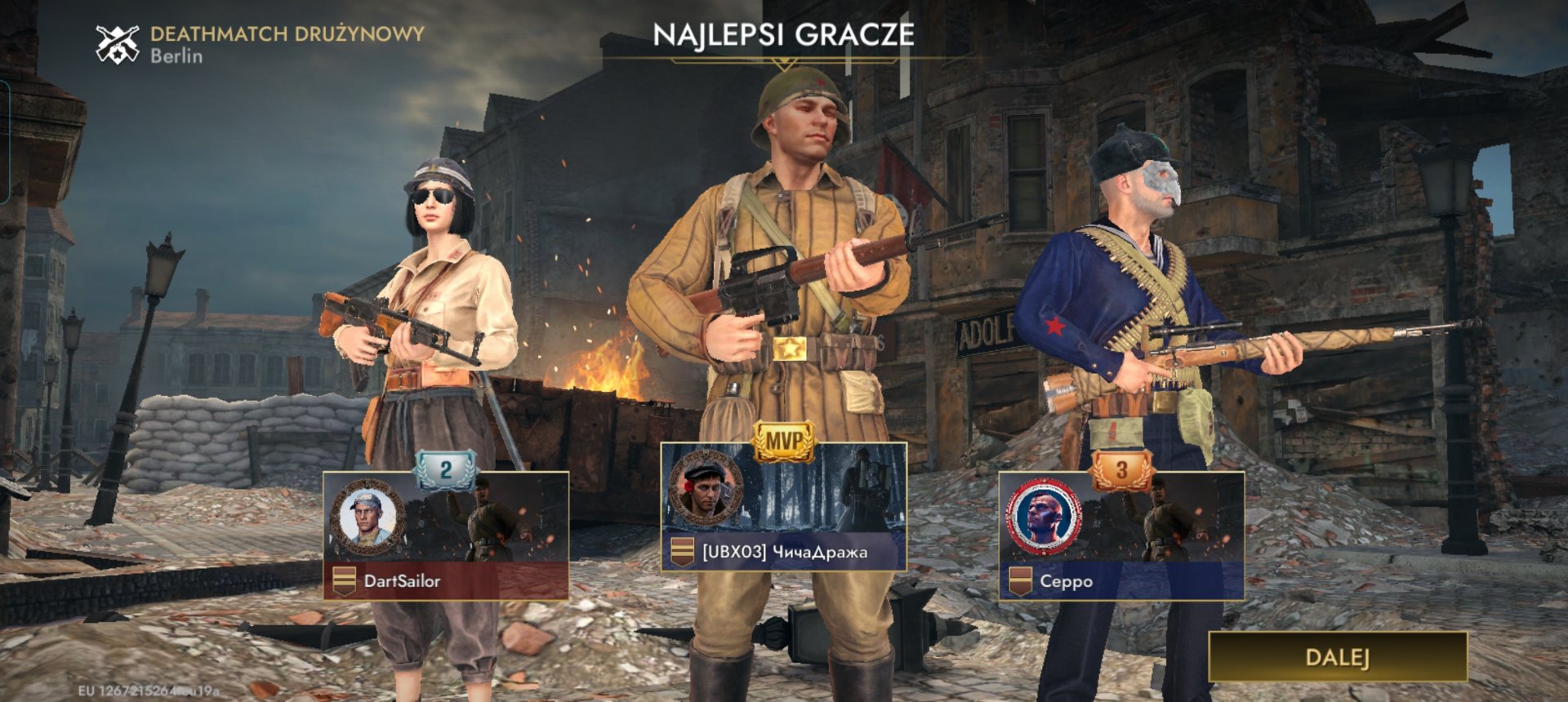
Task: Click Ceppo's round avatar portrait
Action: pos(1043,518)
